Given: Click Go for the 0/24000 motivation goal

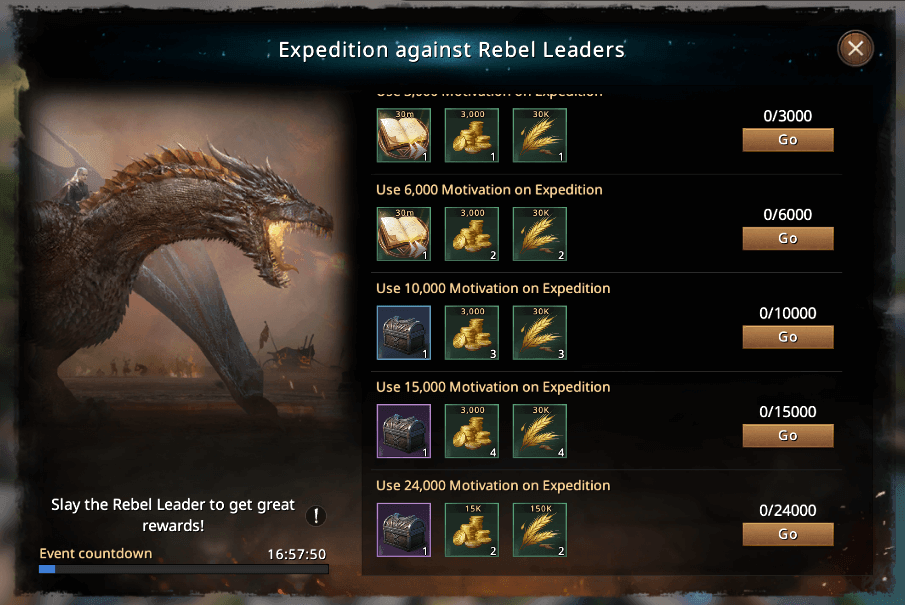Looking at the screenshot, I should [787, 534].
